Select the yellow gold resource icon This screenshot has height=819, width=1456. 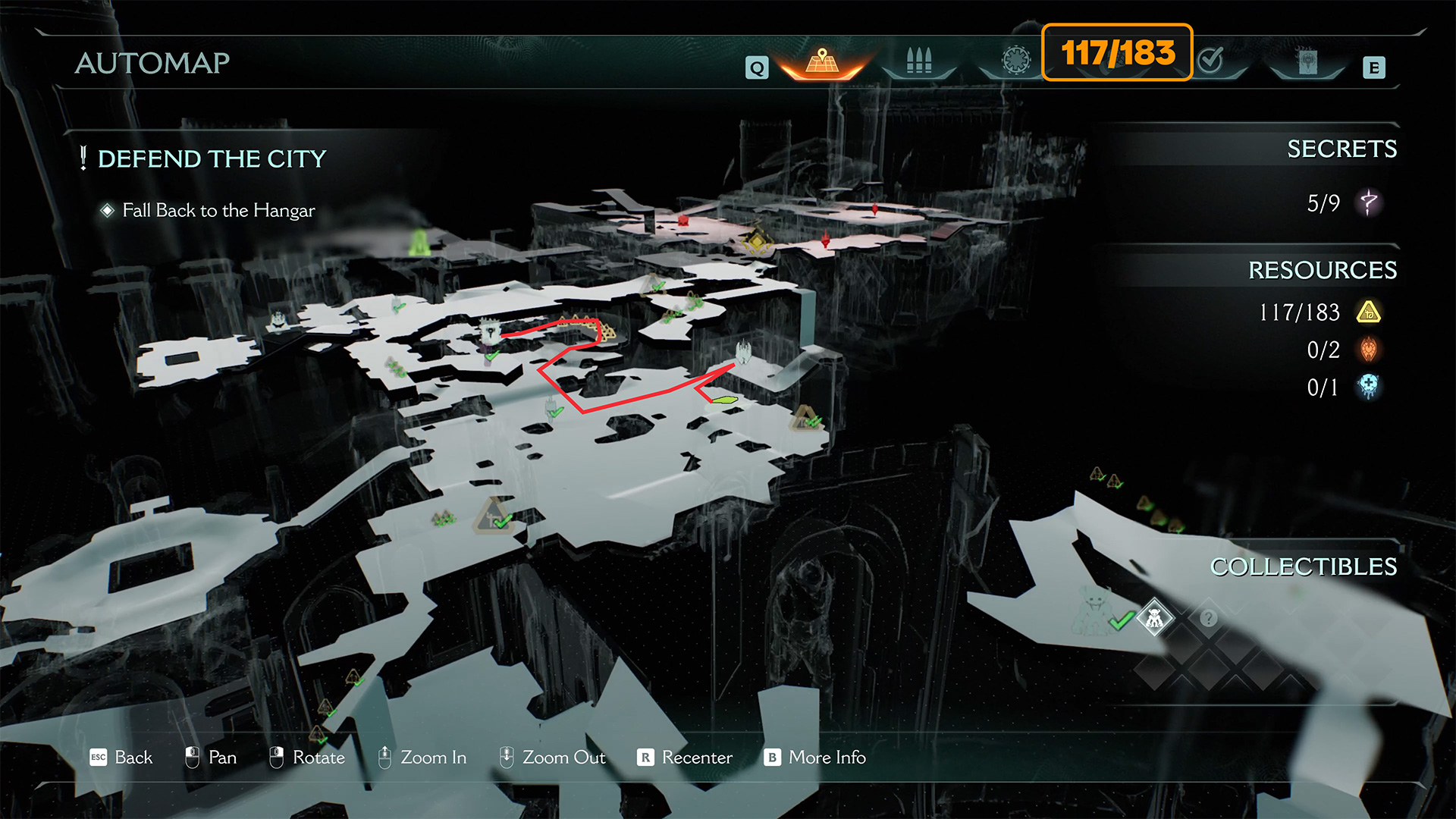click(1369, 312)
